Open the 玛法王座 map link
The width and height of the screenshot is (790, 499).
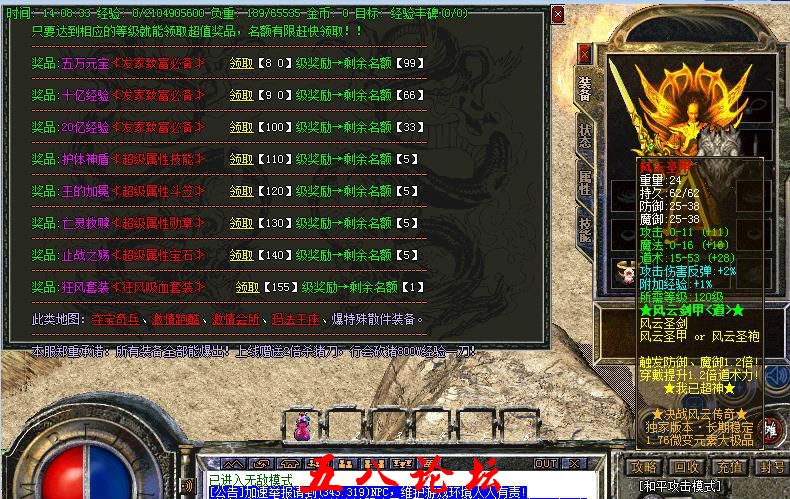tap(289, 320)
